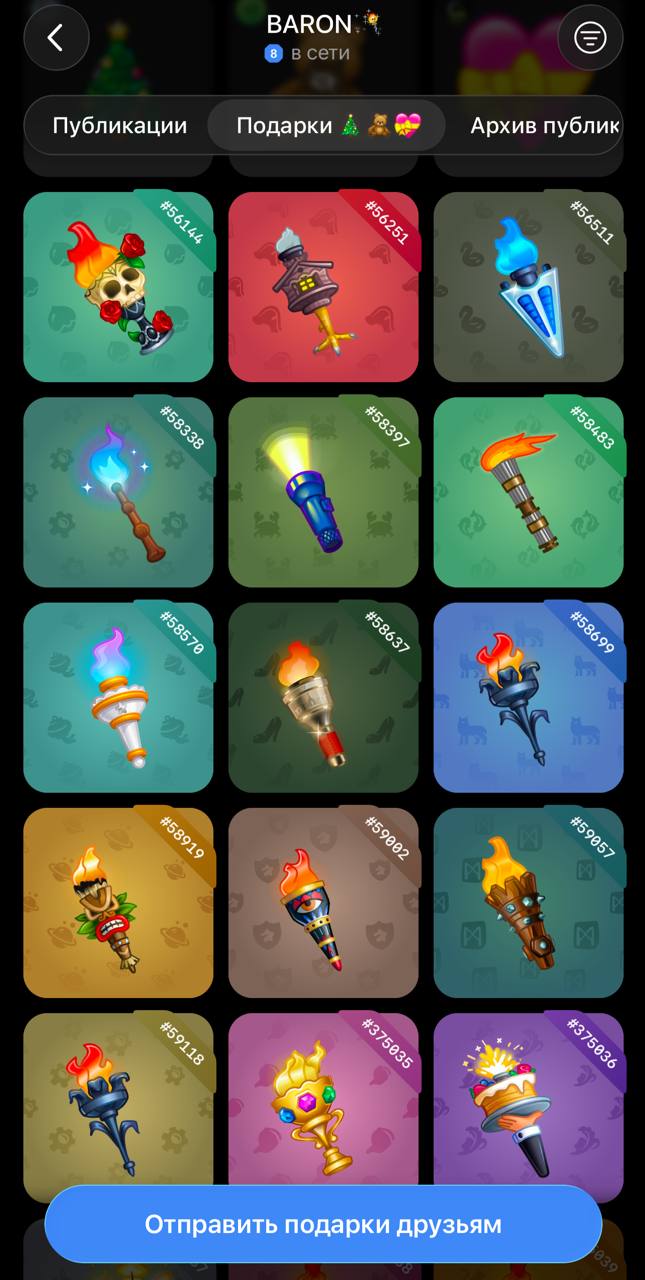Screen dimensions: 645x1280
Task: Open eye-decorated torch #59002
Action: click(323, 902)
